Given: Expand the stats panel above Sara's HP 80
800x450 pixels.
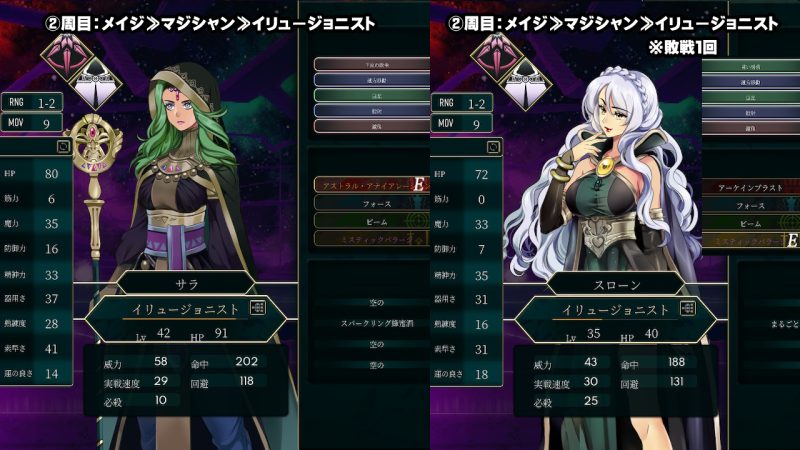Looking at the screenshot, I should pos(63,145).
